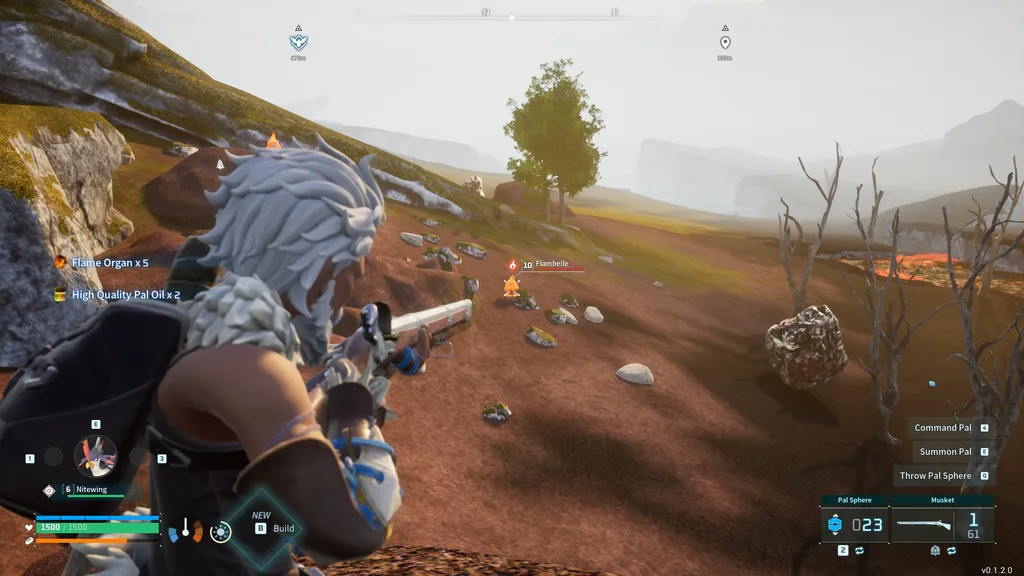Choose the Summon Pal action
This screenshot has height=576, width=1024.
coord(945,452)
